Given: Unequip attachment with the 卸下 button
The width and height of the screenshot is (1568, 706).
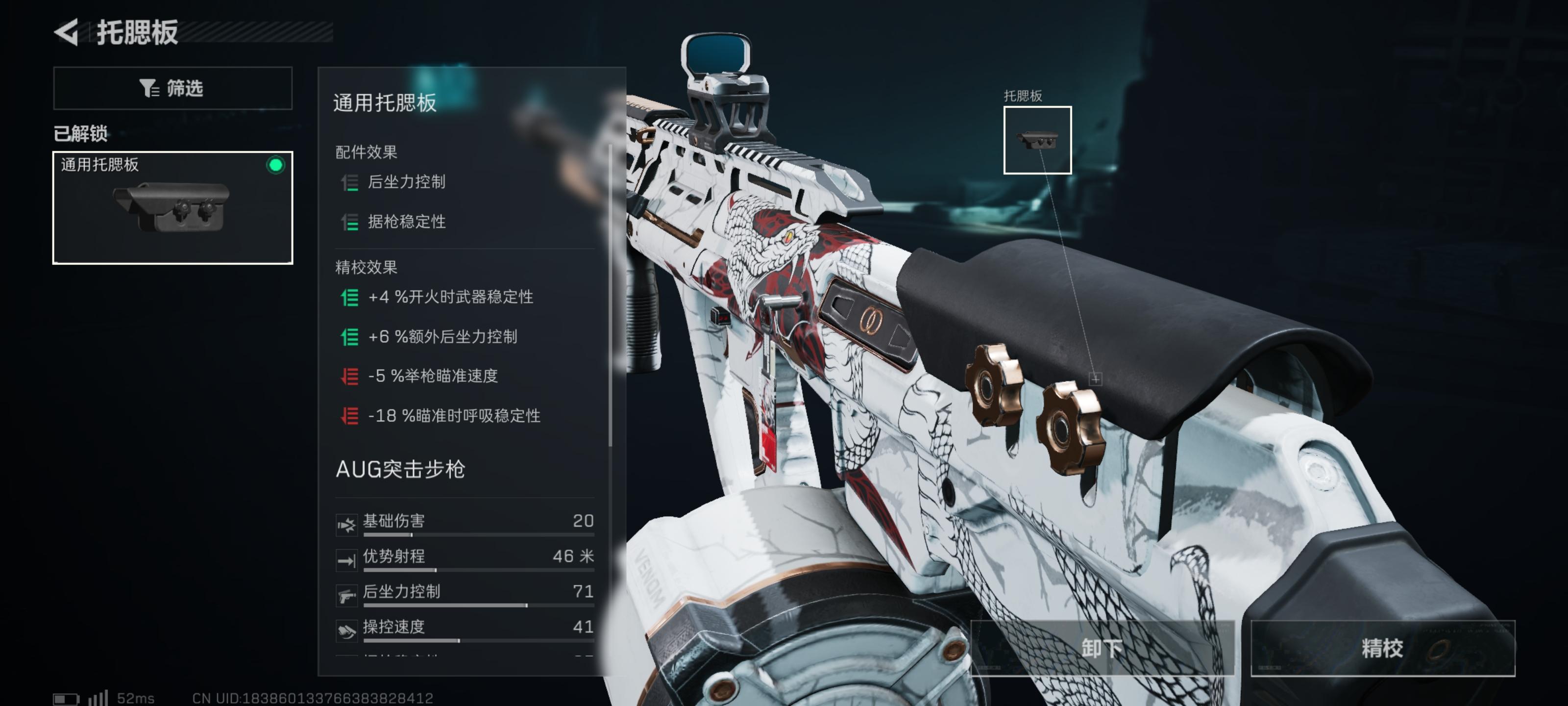Looking at the screenshot, I should 1102,648.
